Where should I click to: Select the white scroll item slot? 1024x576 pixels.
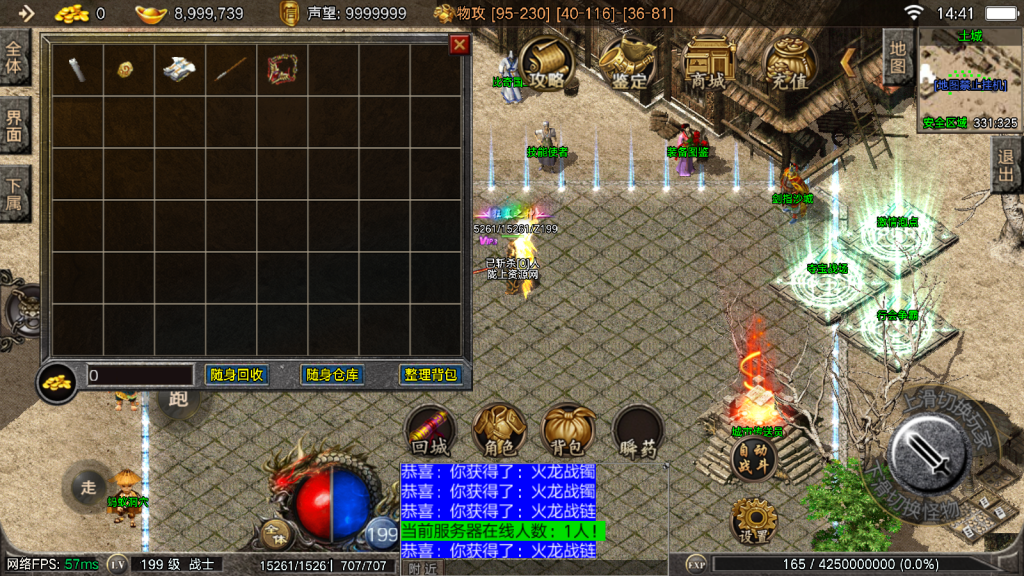(77, 69)
